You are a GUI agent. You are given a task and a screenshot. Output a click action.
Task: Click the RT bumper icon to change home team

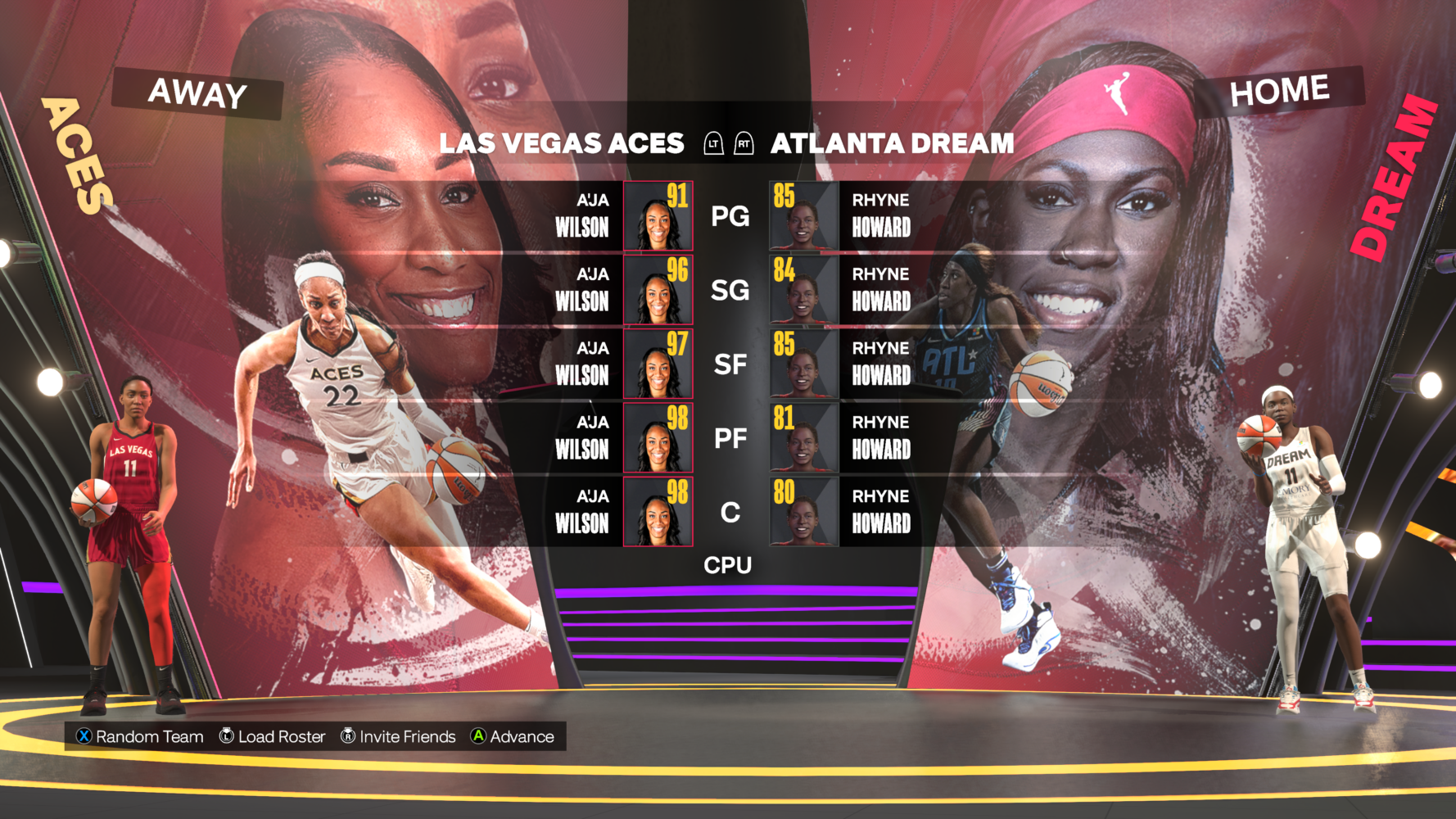tap(745, 143)
